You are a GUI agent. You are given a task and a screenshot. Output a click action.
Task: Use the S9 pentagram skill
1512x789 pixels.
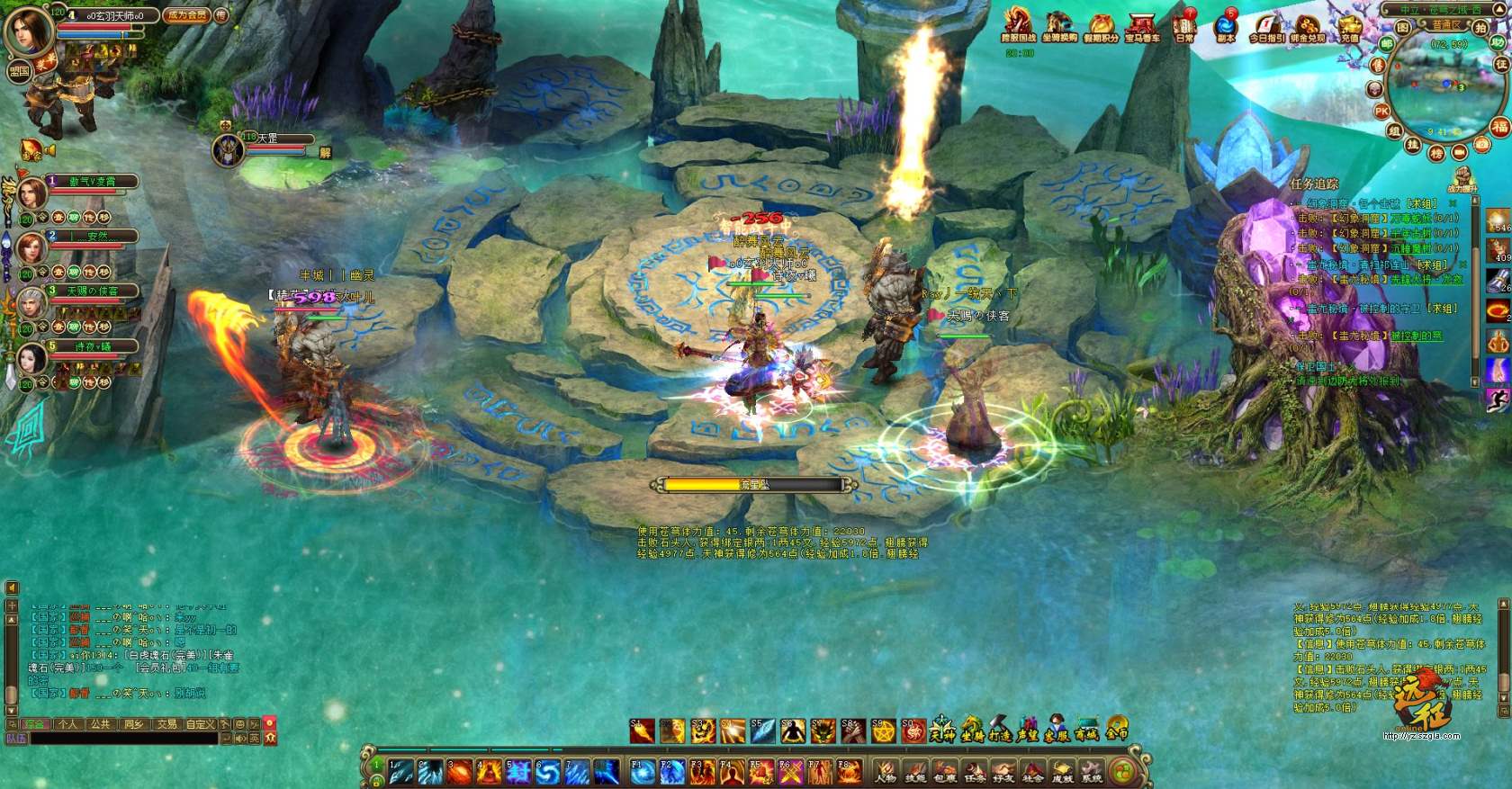[883, 731]
